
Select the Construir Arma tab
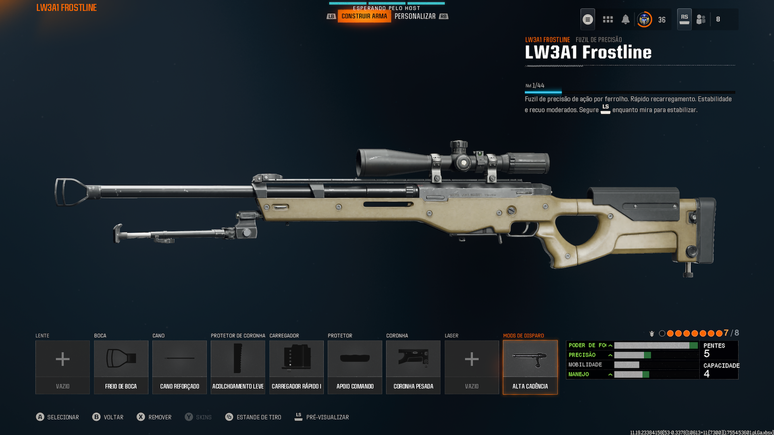coord(363,16)
